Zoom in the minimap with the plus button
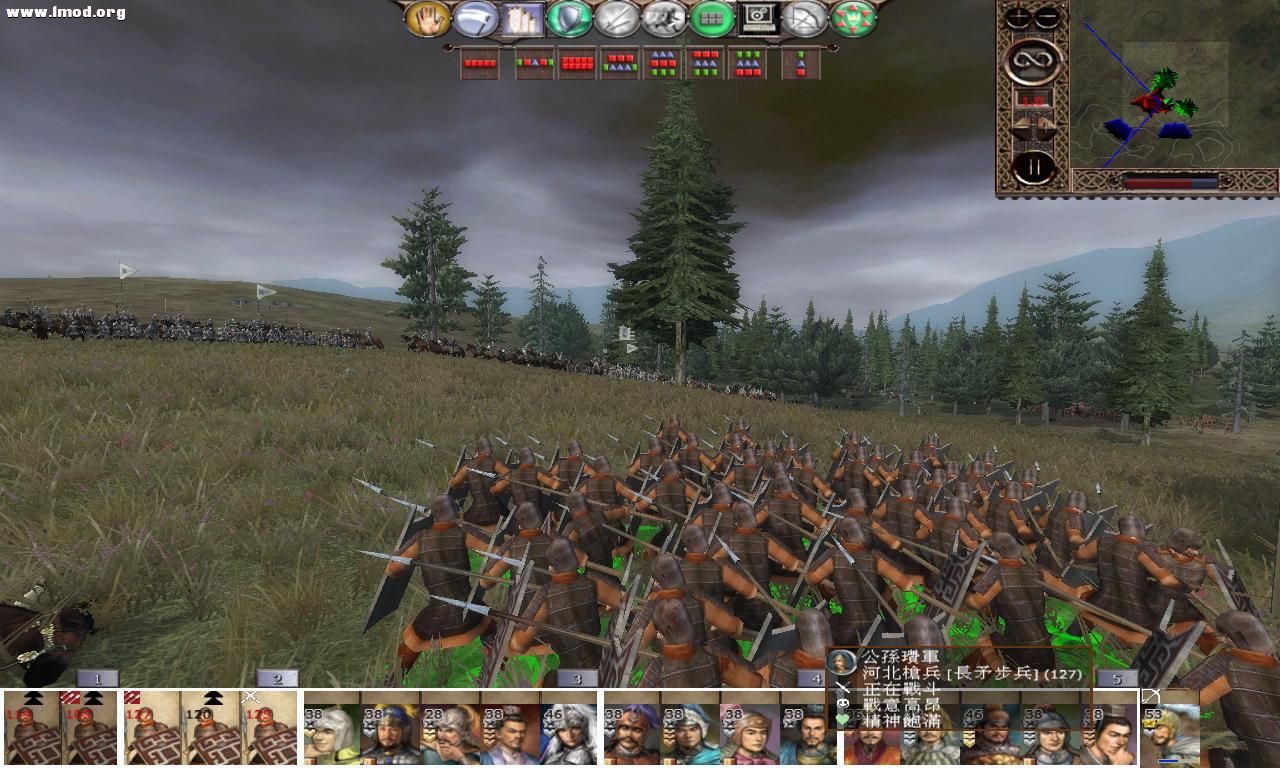This screenshot has width=1280, height=768. (x=1018, y=17)
